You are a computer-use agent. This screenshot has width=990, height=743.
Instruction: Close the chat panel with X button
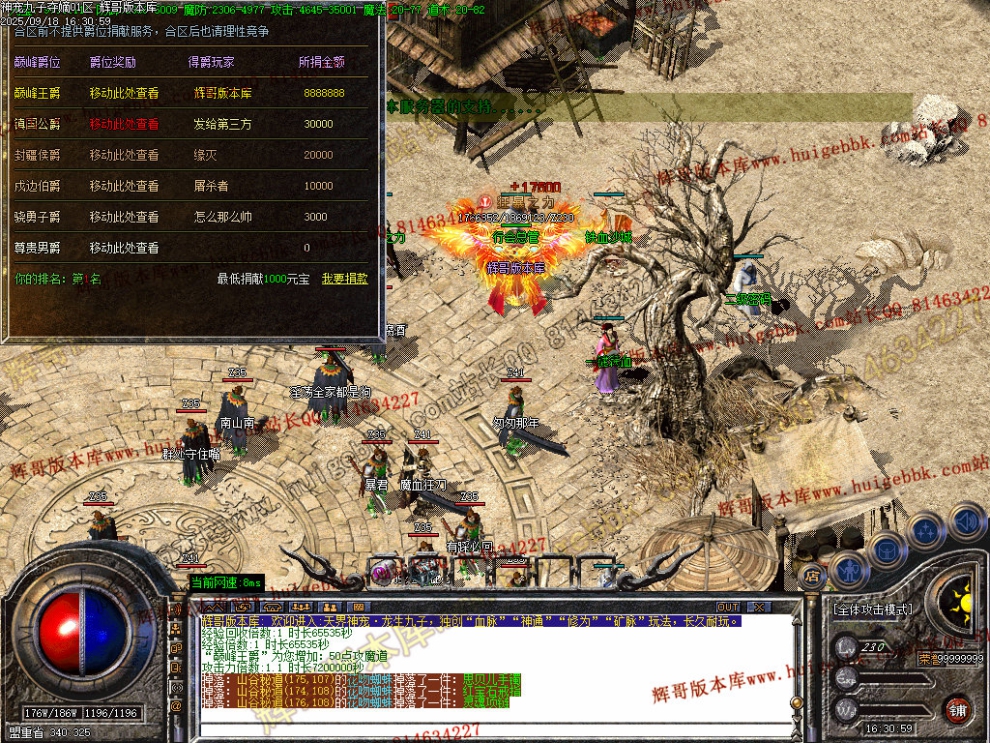(758, 606)
